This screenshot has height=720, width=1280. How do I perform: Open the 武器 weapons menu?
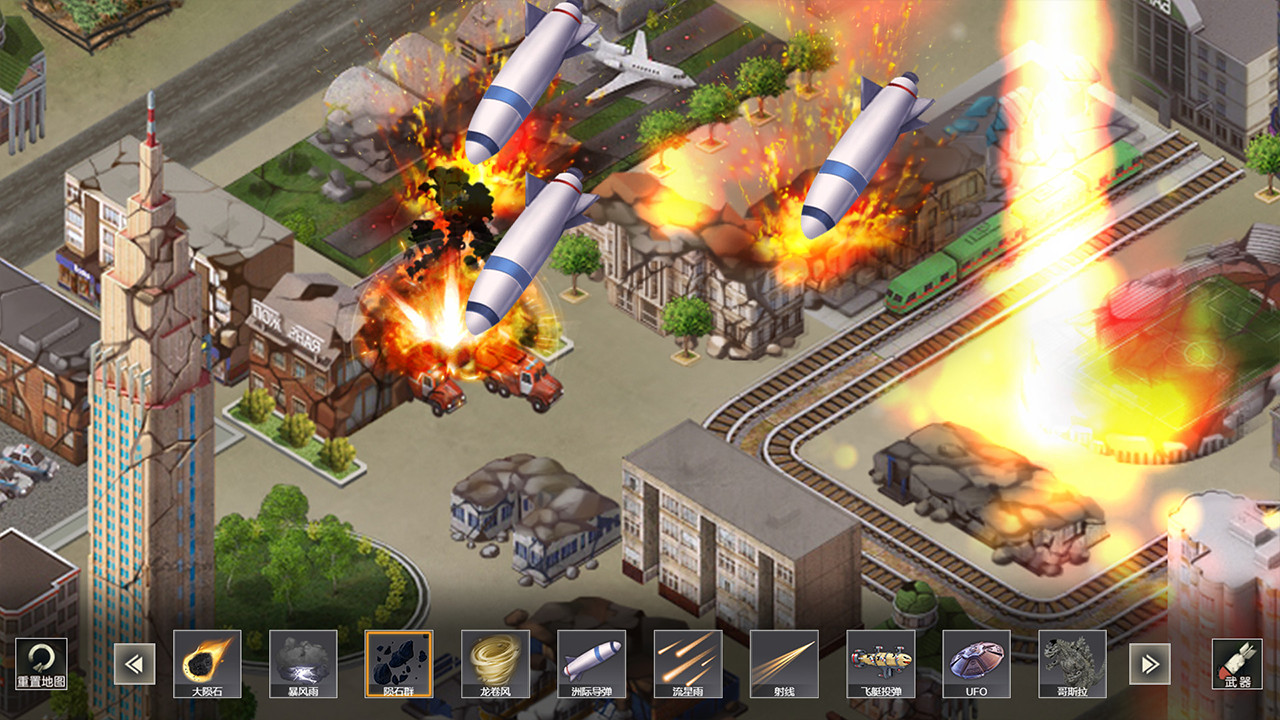pos(1237,664)
